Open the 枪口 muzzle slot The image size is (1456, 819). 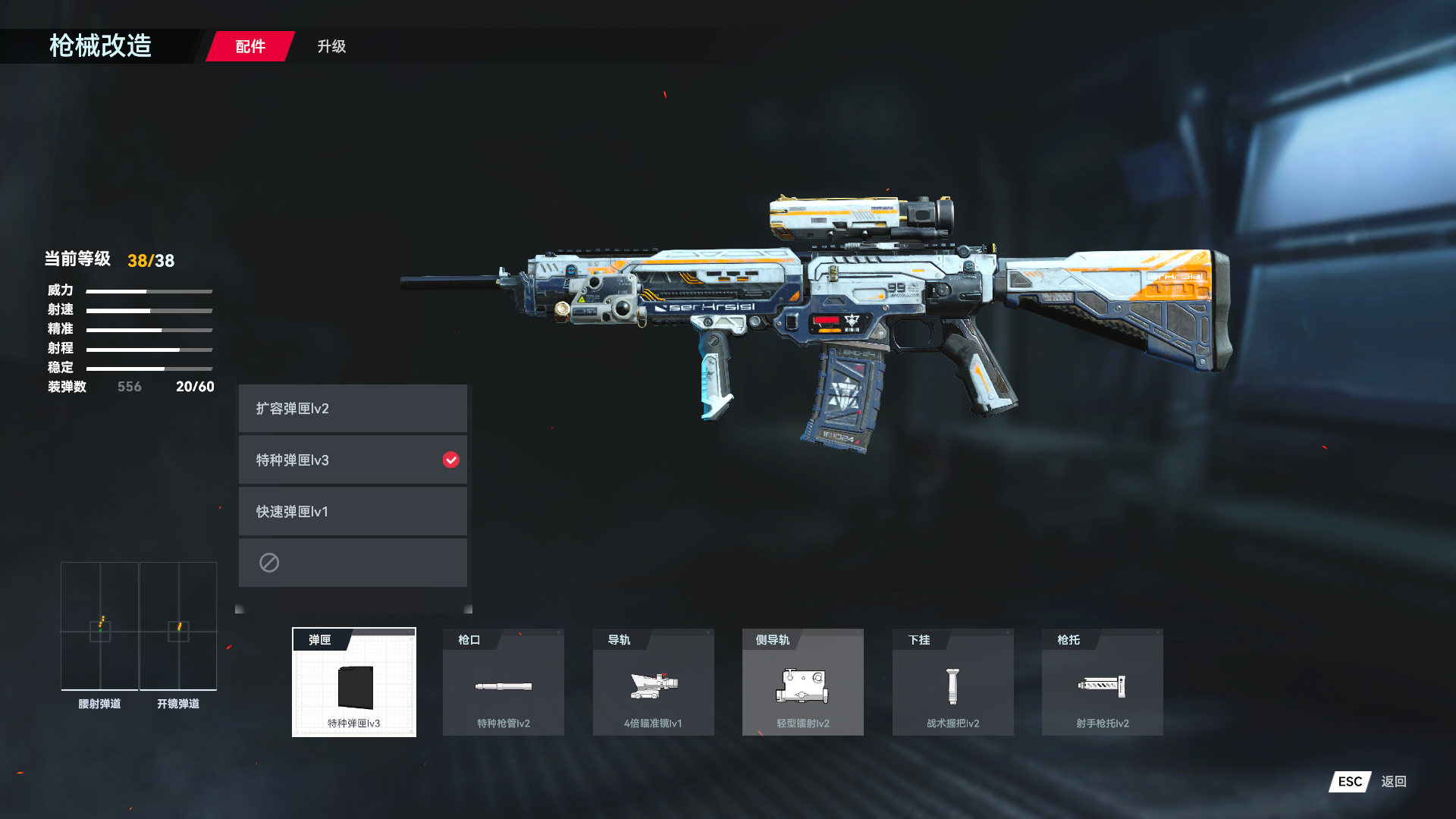pyautogui.click(x=504, y=682)
